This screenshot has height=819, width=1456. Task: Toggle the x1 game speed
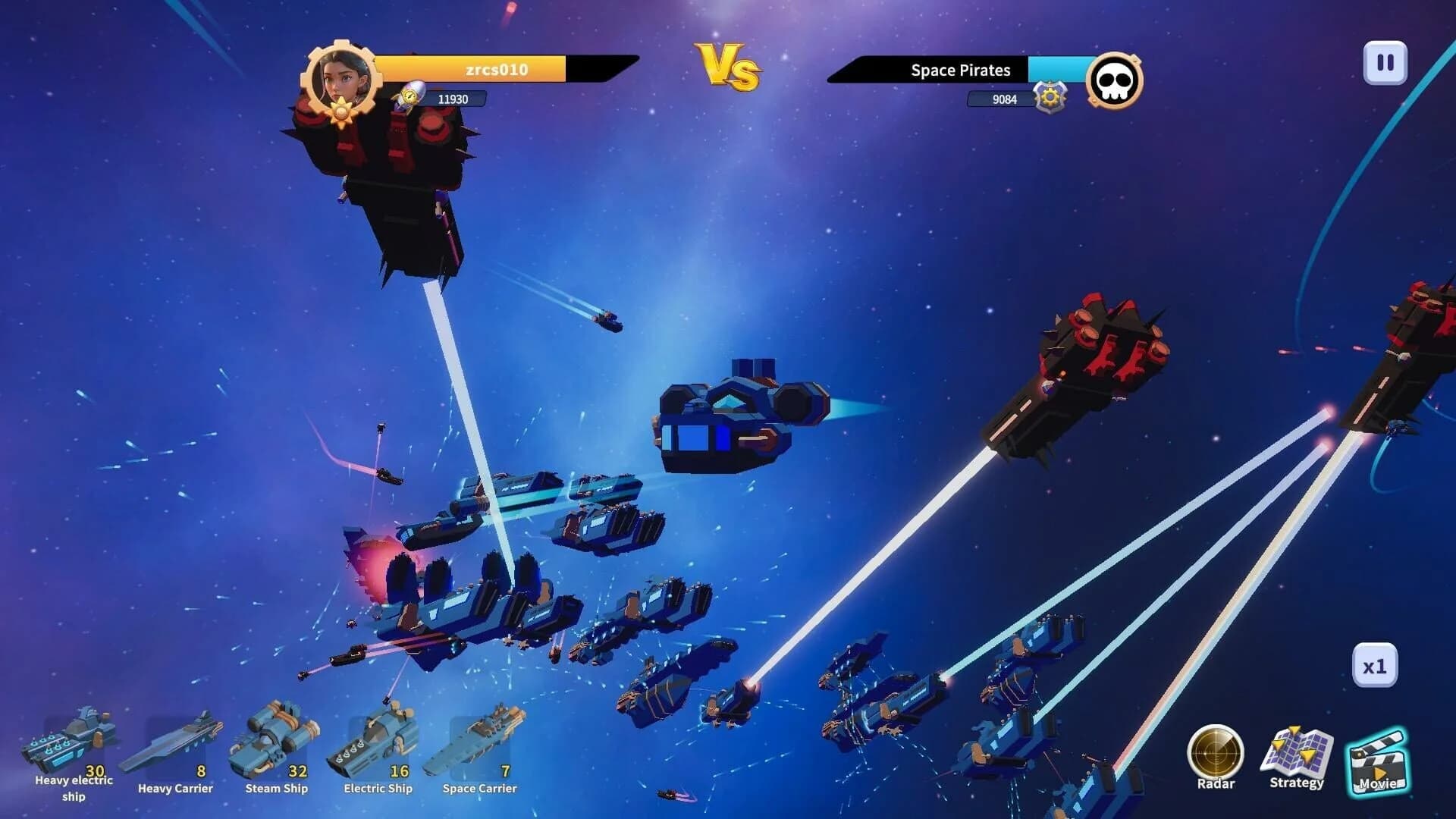pos(1376,665)
